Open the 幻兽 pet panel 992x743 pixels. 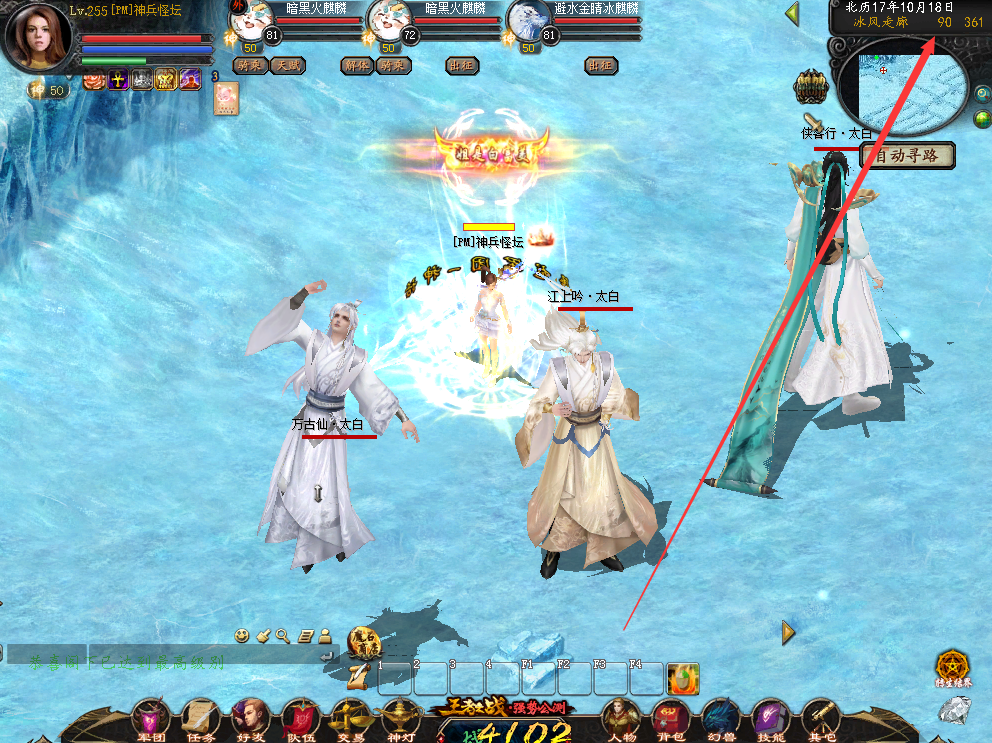pos(719,717)
